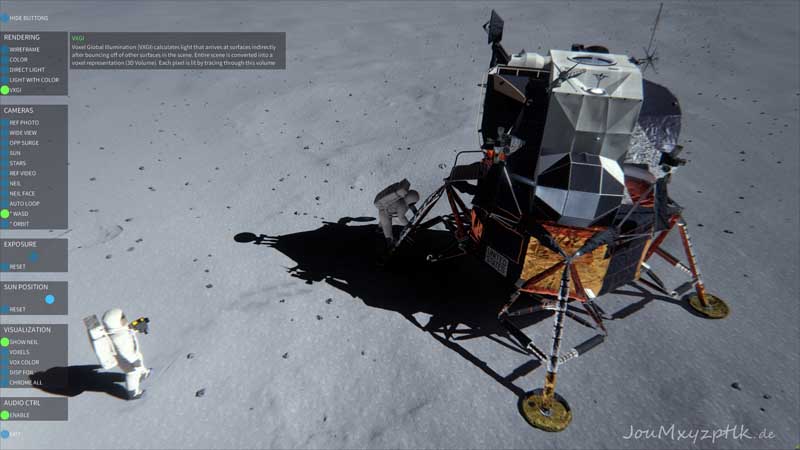Select Wireframe rendering mode
This screenshot has height=450, width=800.
(x=5, y=49)
